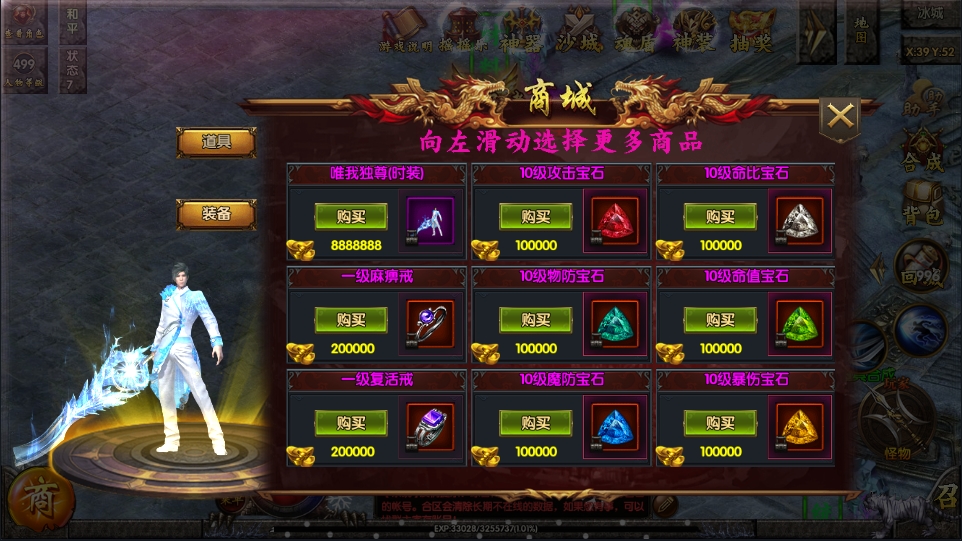962x541 pixels.
Task: Purchase the 10级攻击宝石 gem
Action: click(x=535, y=216)
